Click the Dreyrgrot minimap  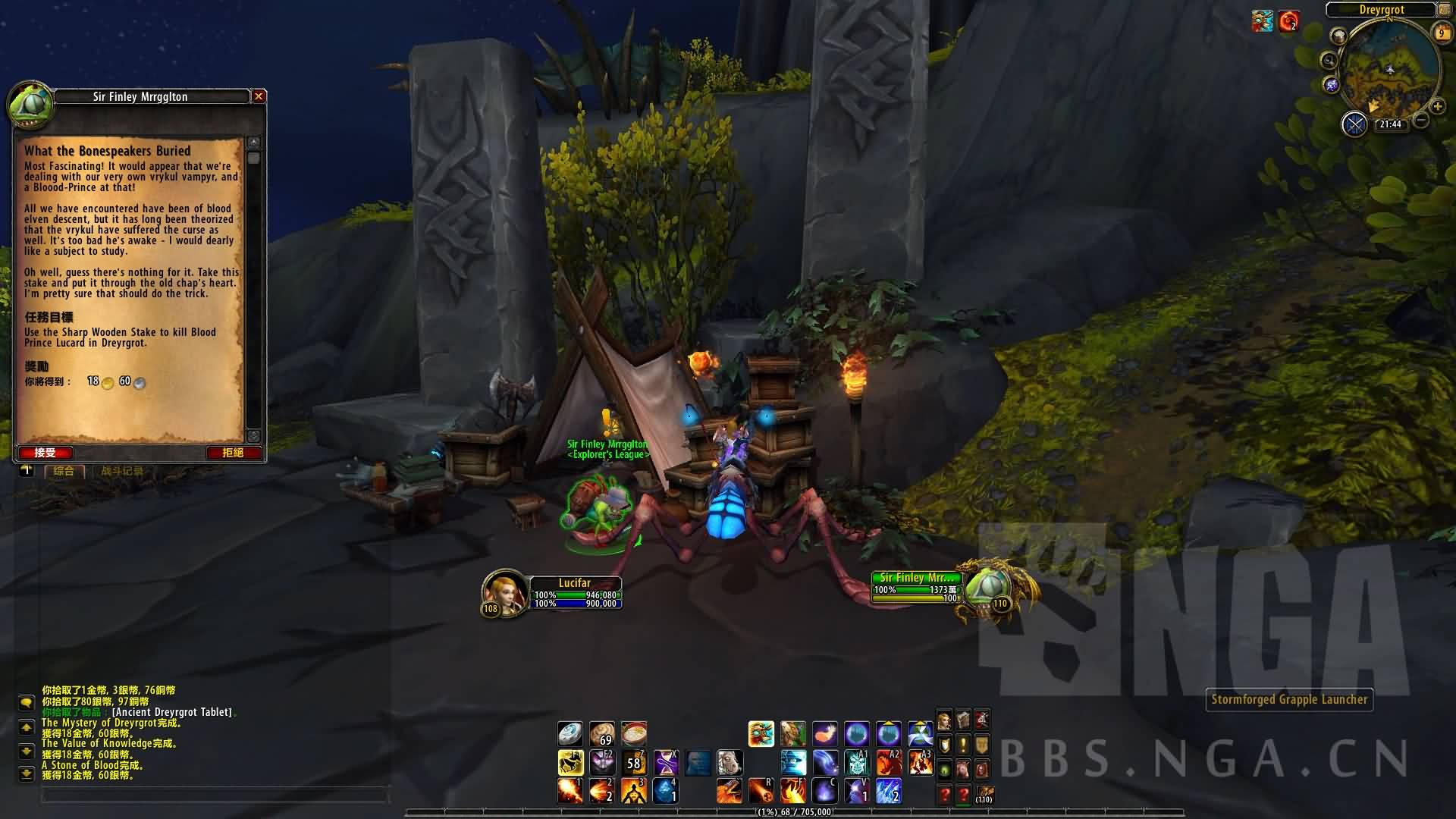[x=1388, y=68]
